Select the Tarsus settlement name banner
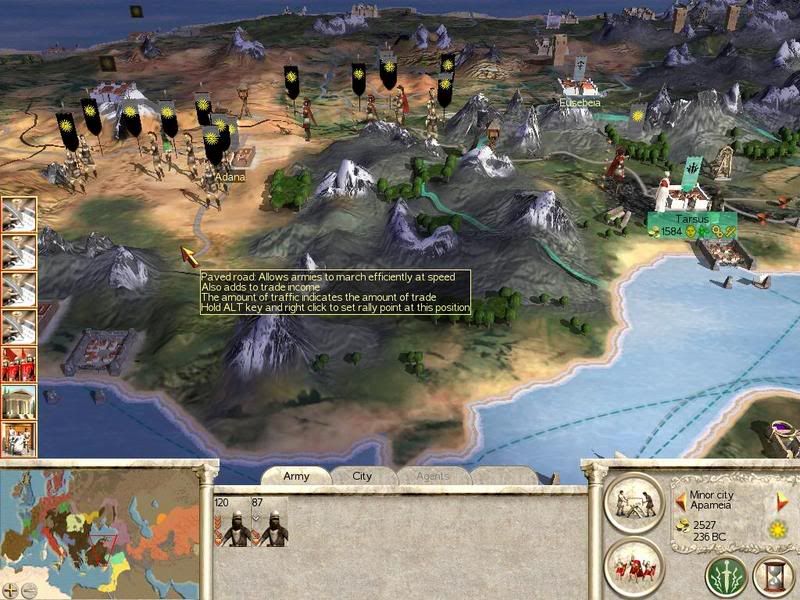Viewport: 800px width, 600px height. pyautogui.click(x=691, y=218)
